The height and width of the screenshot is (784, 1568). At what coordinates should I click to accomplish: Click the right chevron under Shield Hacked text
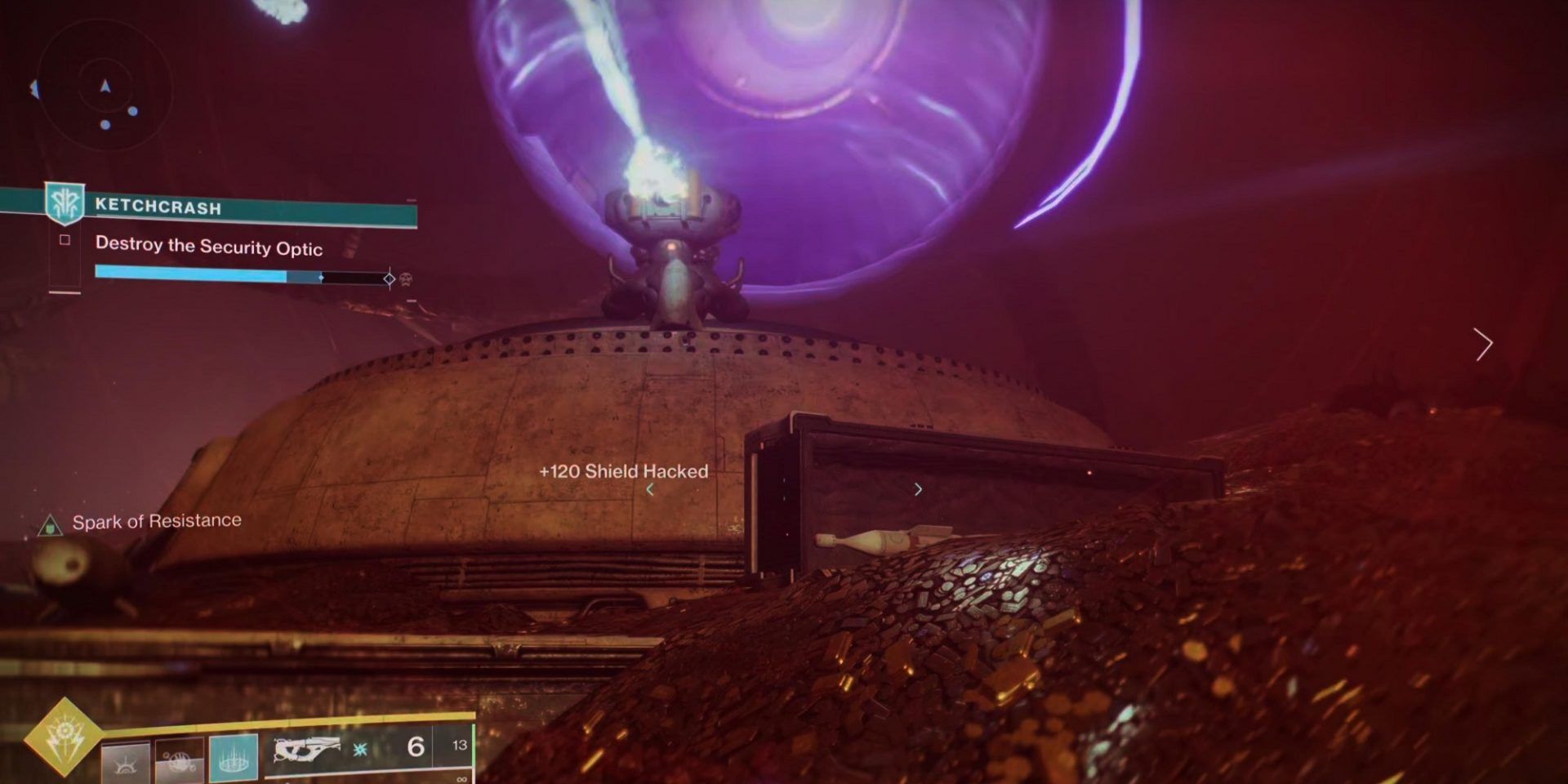tap(919, 489)
